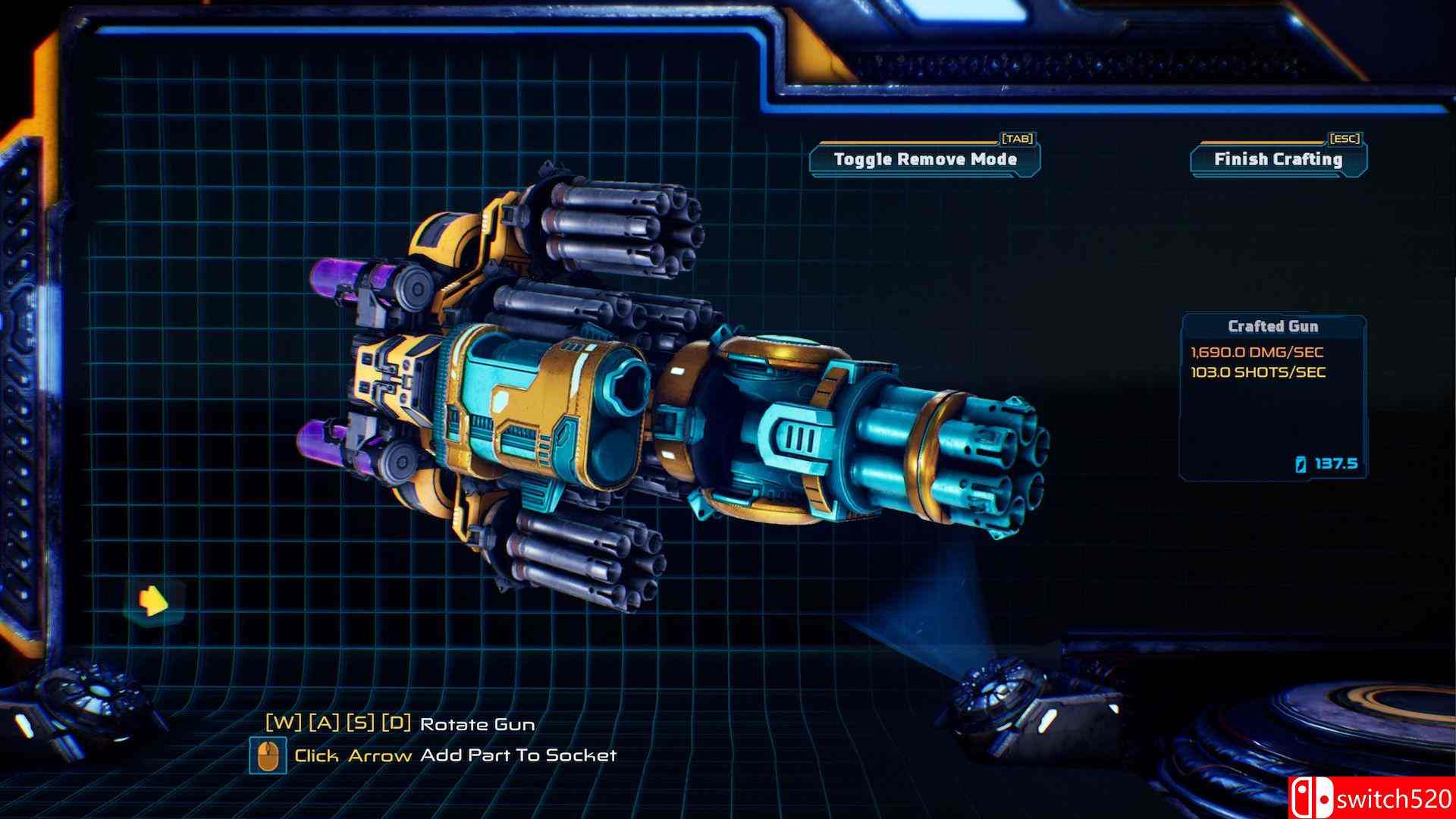Click the Rotate Gun hint text
This screenshot has width=1456, height=819.
[x=478, y=724]
